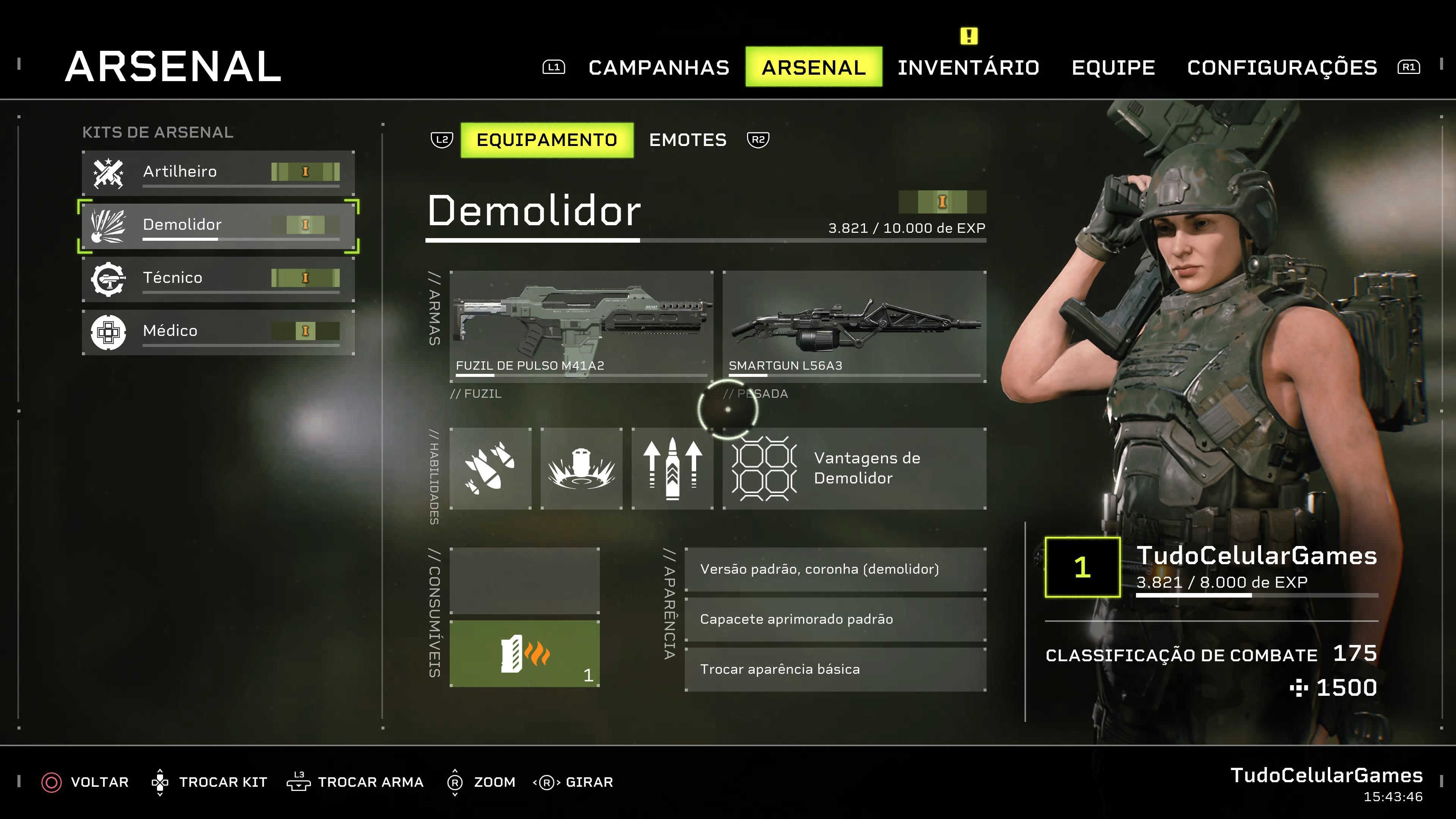This screenshot has width=1456, height=819.
Task: Select the Arsenal tab
Action: pos(813,67)
